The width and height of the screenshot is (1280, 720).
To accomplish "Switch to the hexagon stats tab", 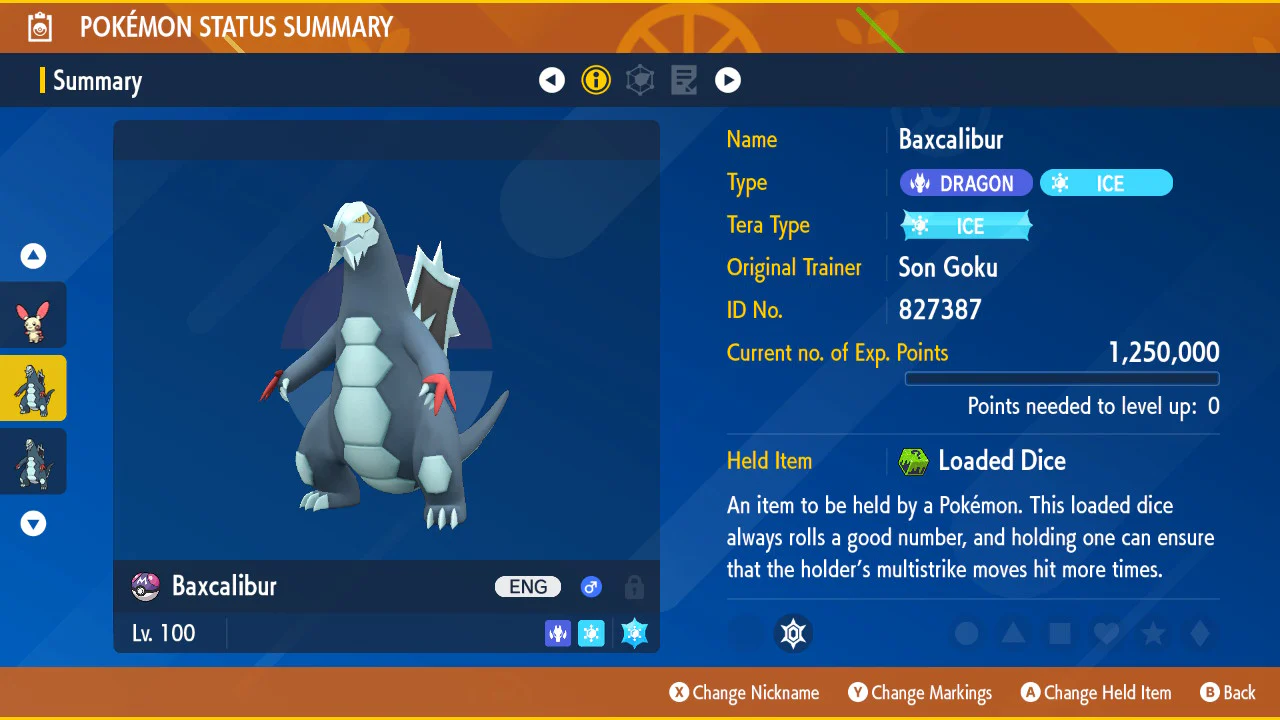I will pos(640,80).
